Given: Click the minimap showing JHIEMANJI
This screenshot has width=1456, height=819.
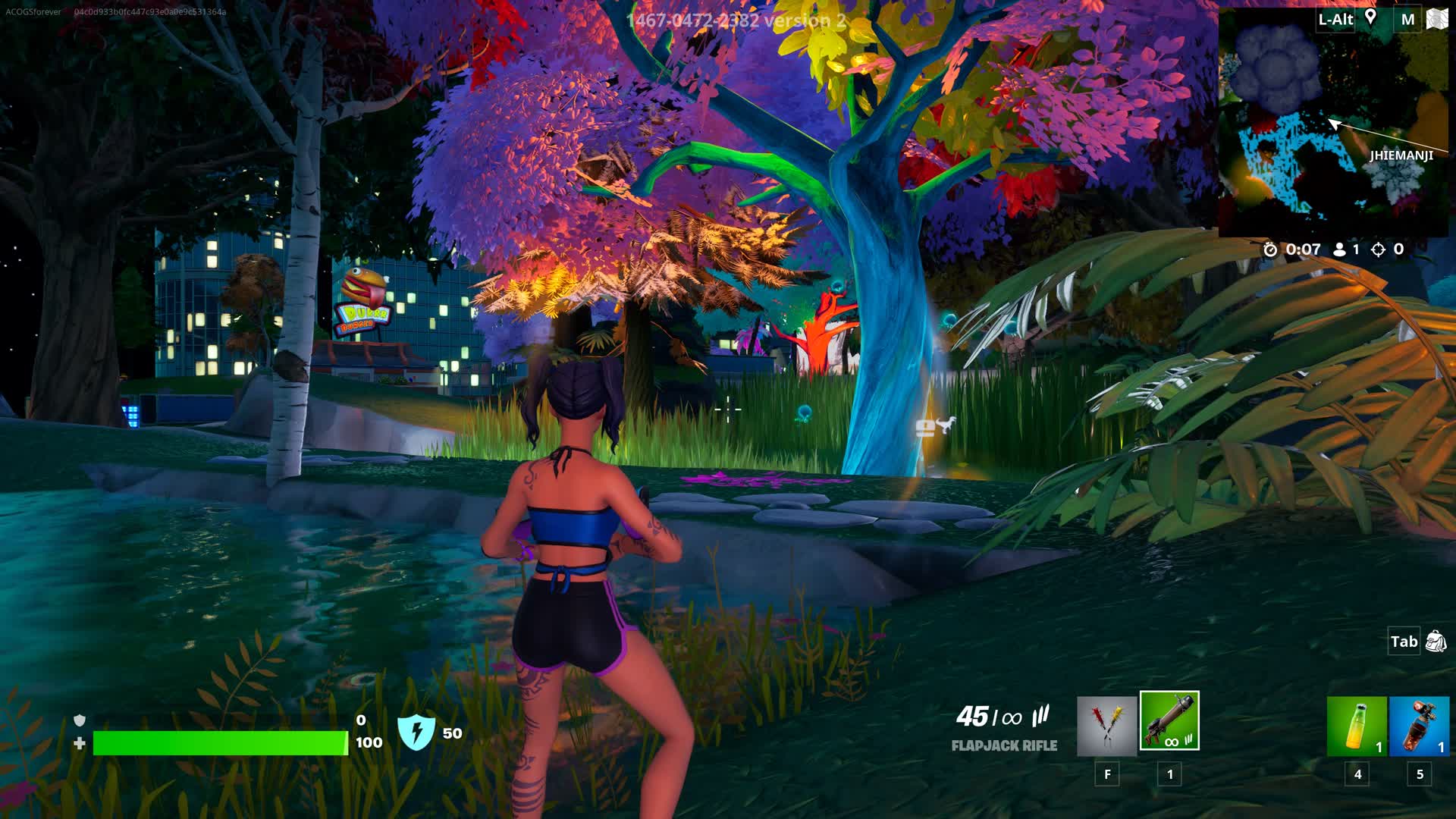Looking at the screenshot, I should pos(1332,129).
